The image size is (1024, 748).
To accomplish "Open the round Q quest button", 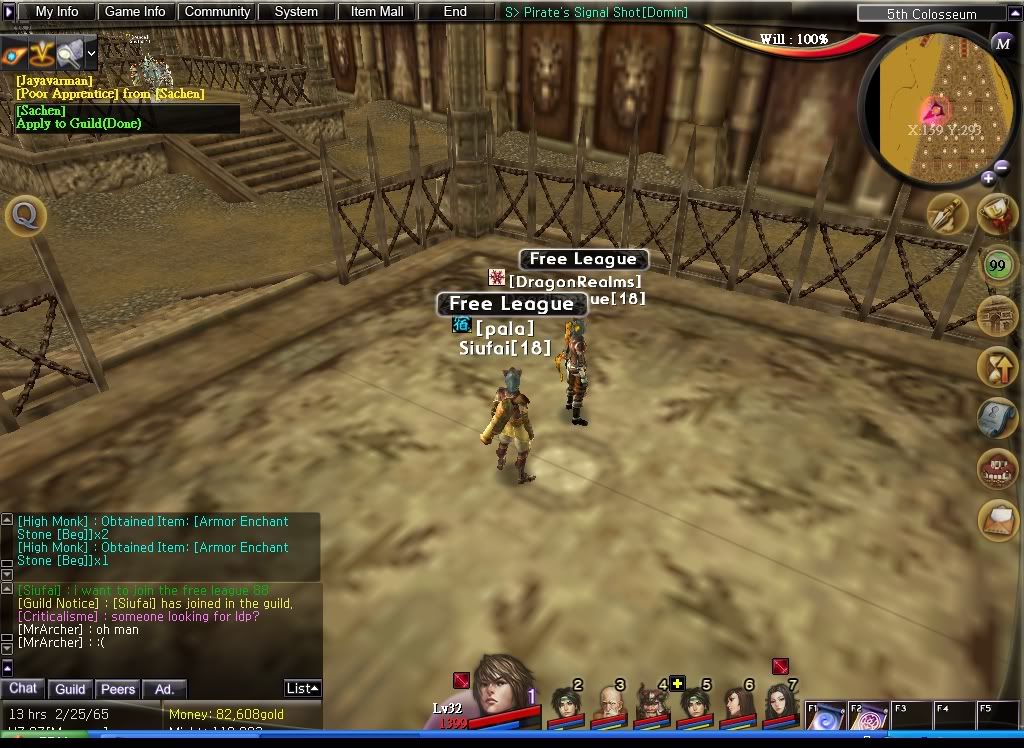I will point(26,215).
